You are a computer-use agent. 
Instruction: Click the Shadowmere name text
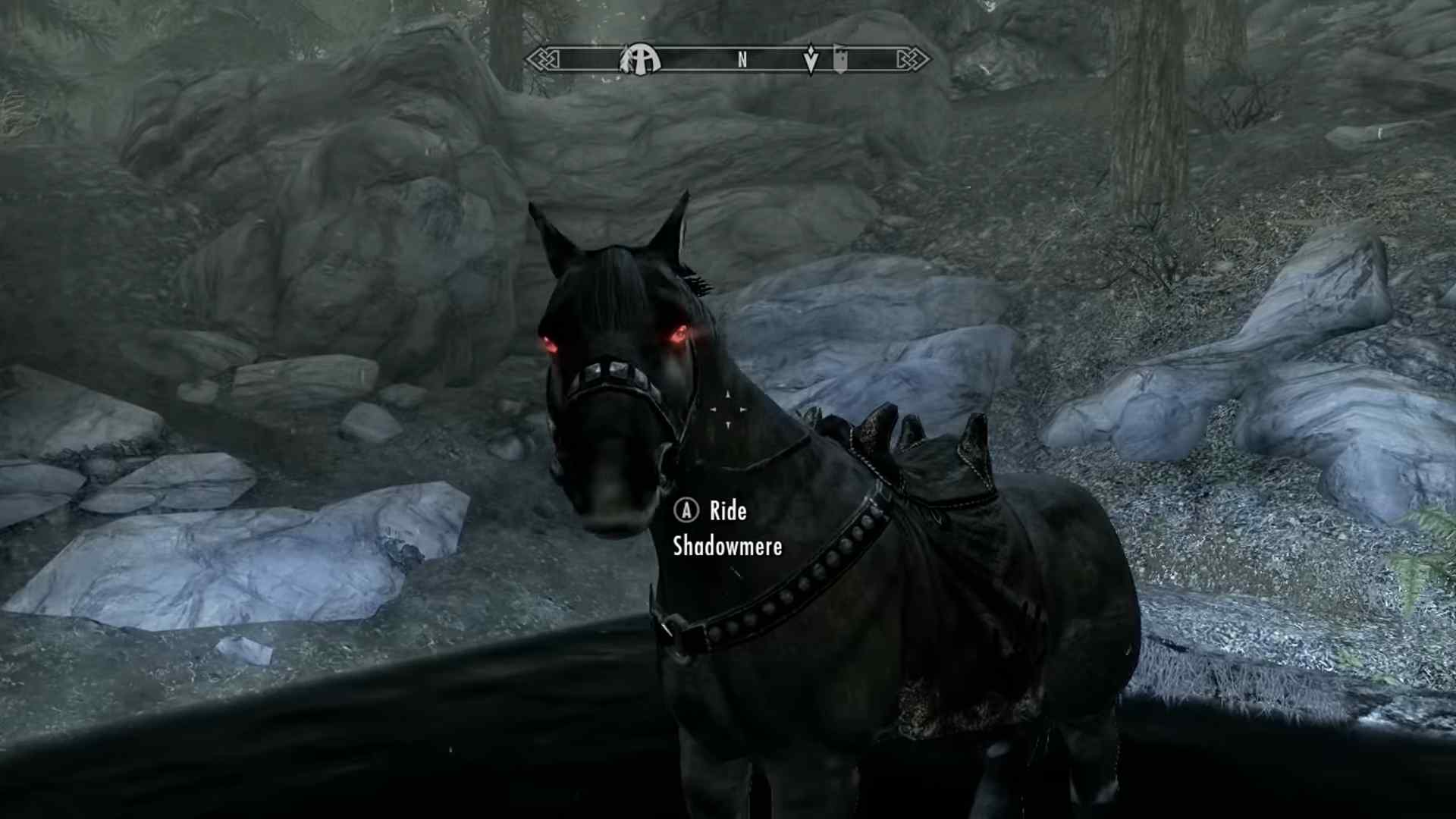click(x=726, y=546)
